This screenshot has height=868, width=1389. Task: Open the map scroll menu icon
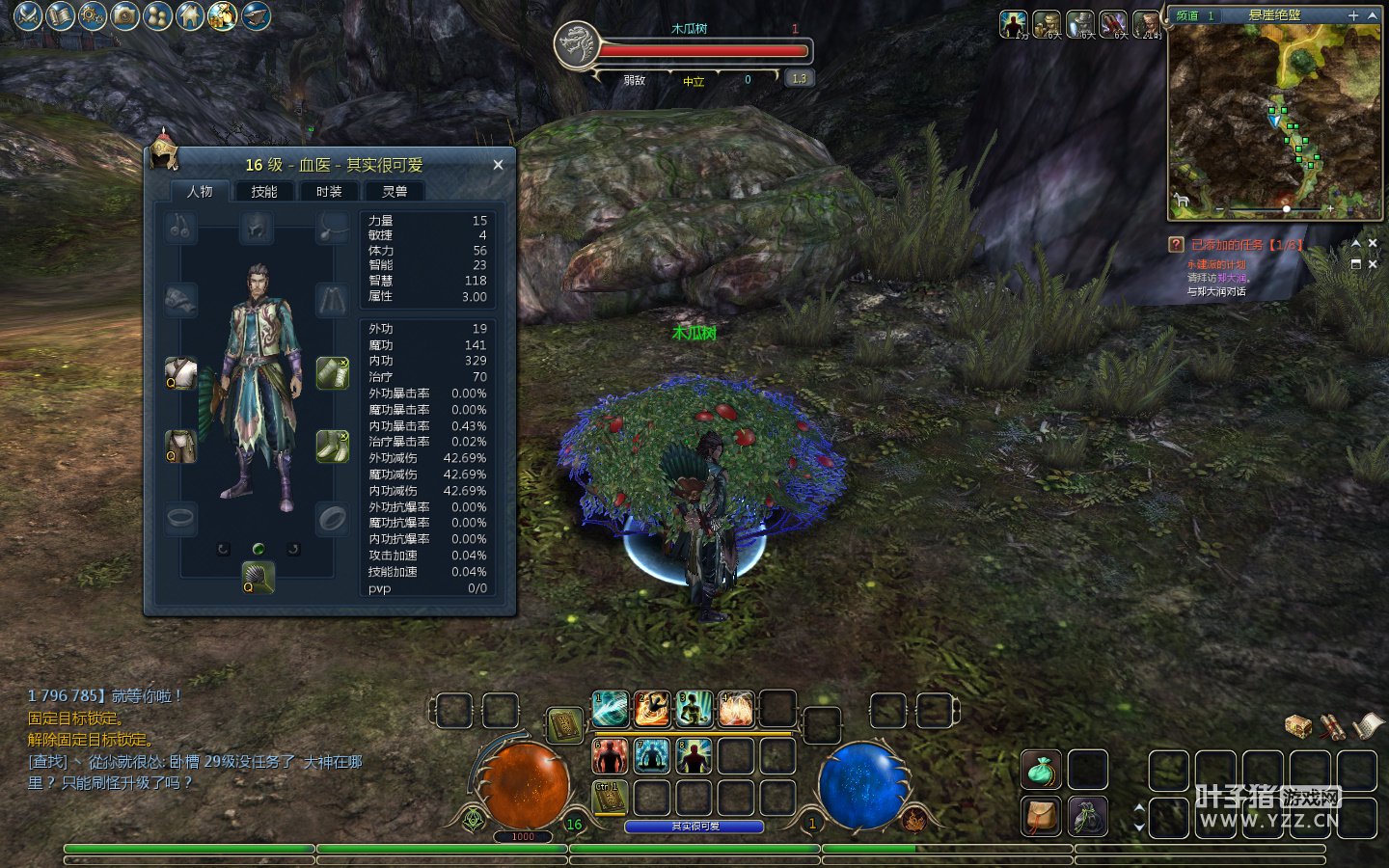60,15
